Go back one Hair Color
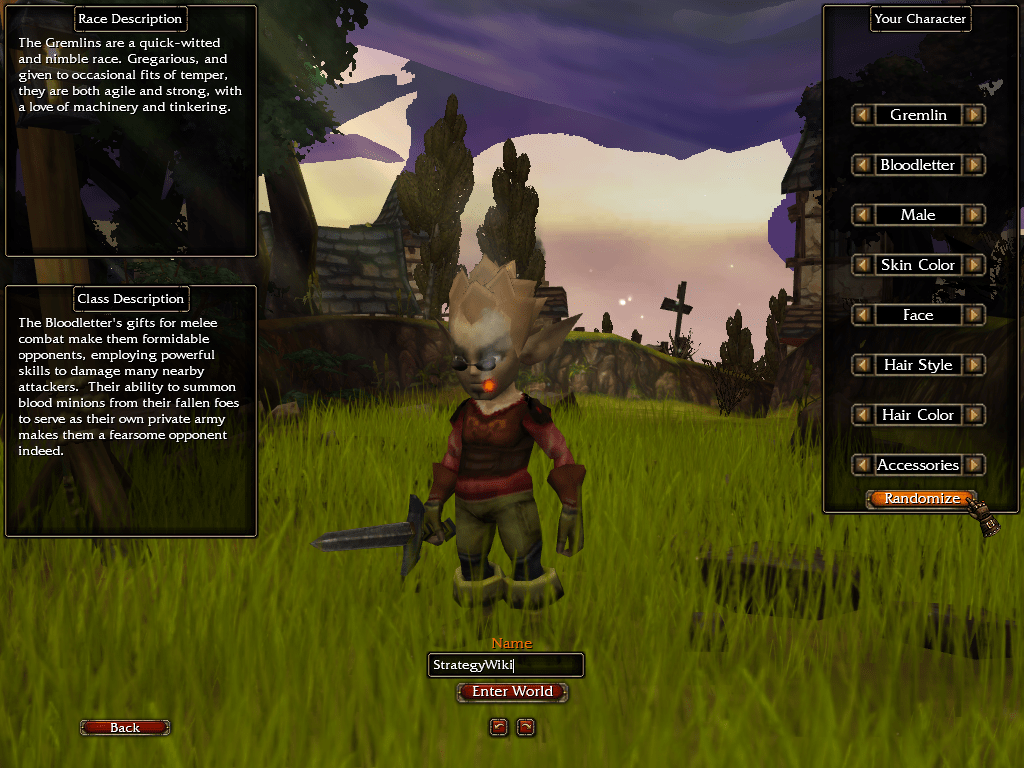 pyautogui.click(x=861, y=415)
